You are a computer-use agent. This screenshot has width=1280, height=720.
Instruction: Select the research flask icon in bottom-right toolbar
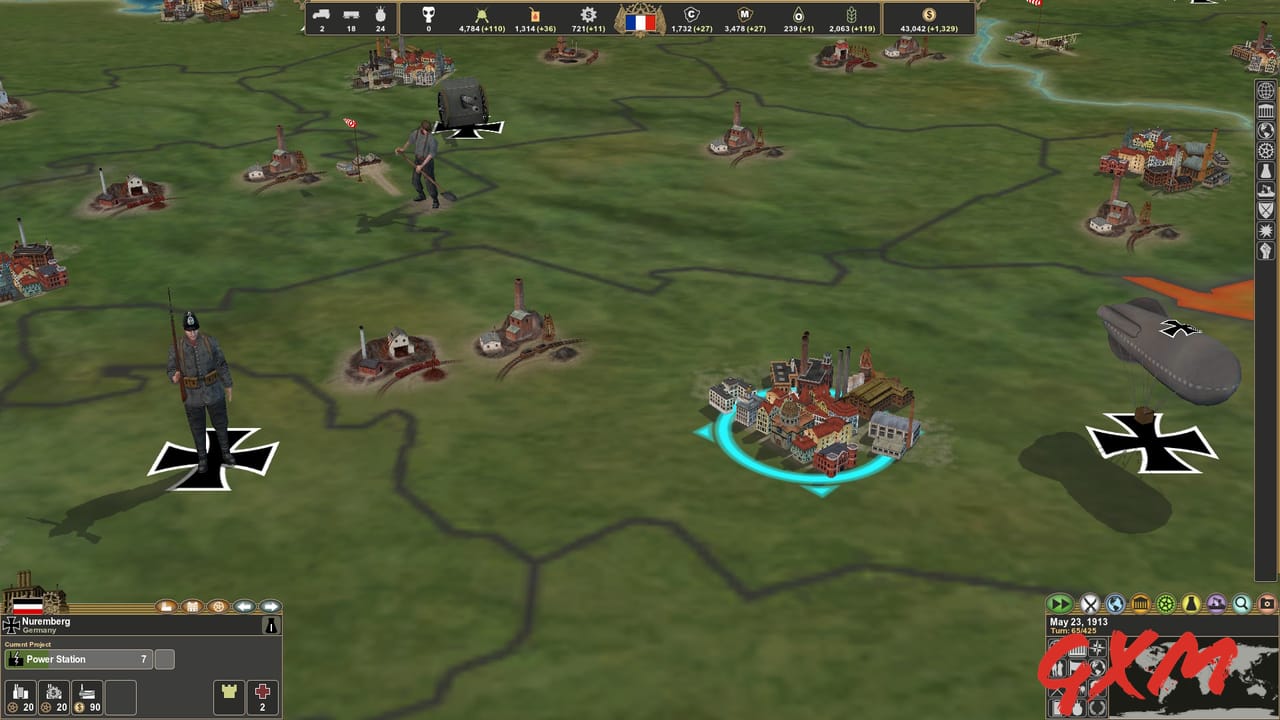point(1192,603)
